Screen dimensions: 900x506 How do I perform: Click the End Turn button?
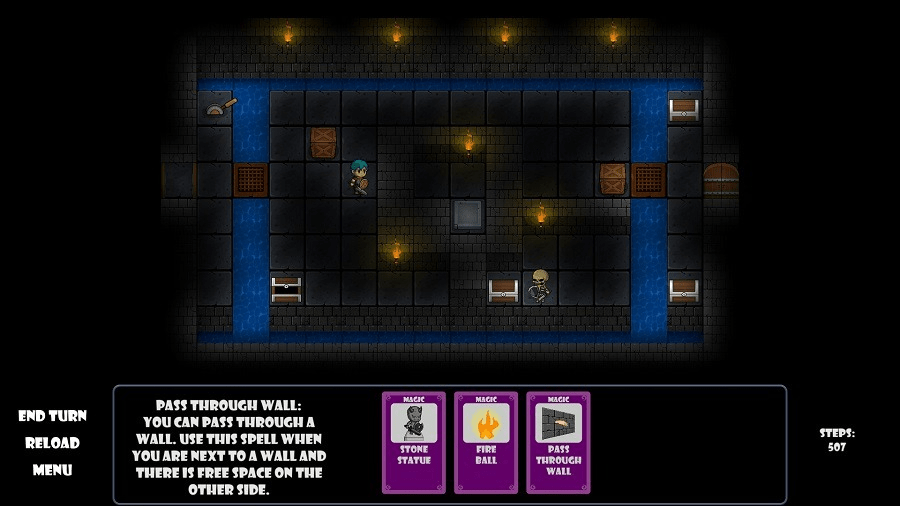click(52, 416)
